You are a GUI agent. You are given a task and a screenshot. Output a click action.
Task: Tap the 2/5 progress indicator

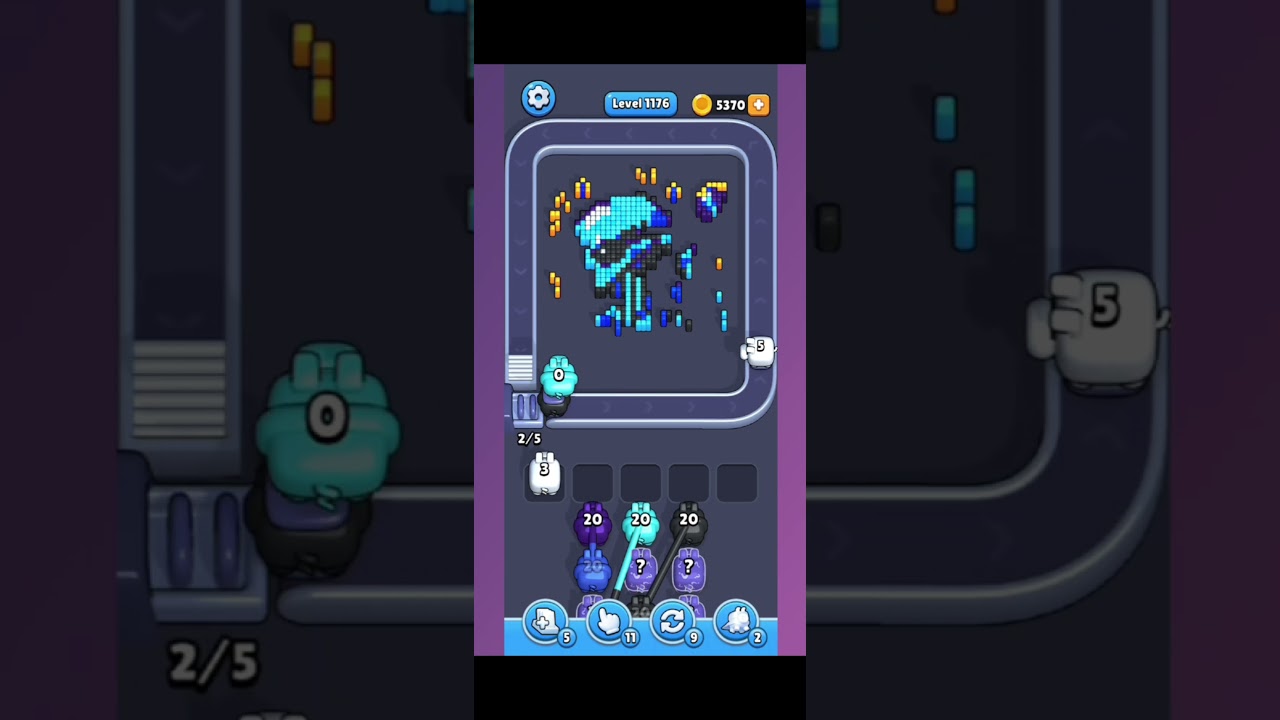click(x=529, y=438)
